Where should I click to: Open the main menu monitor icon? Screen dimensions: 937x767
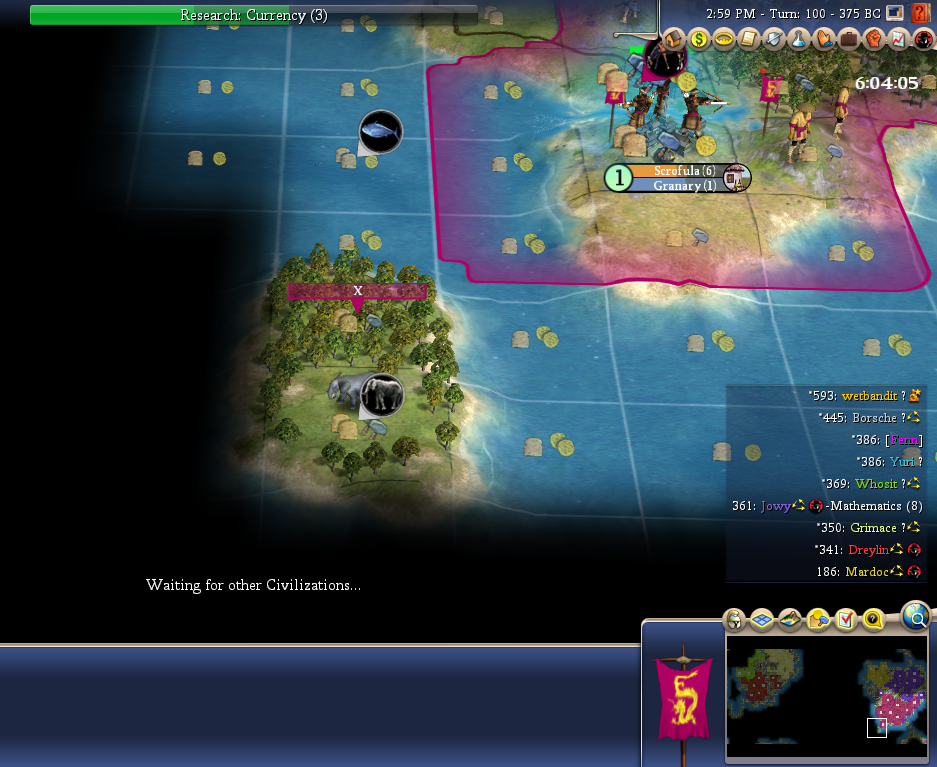click(893, 14)
